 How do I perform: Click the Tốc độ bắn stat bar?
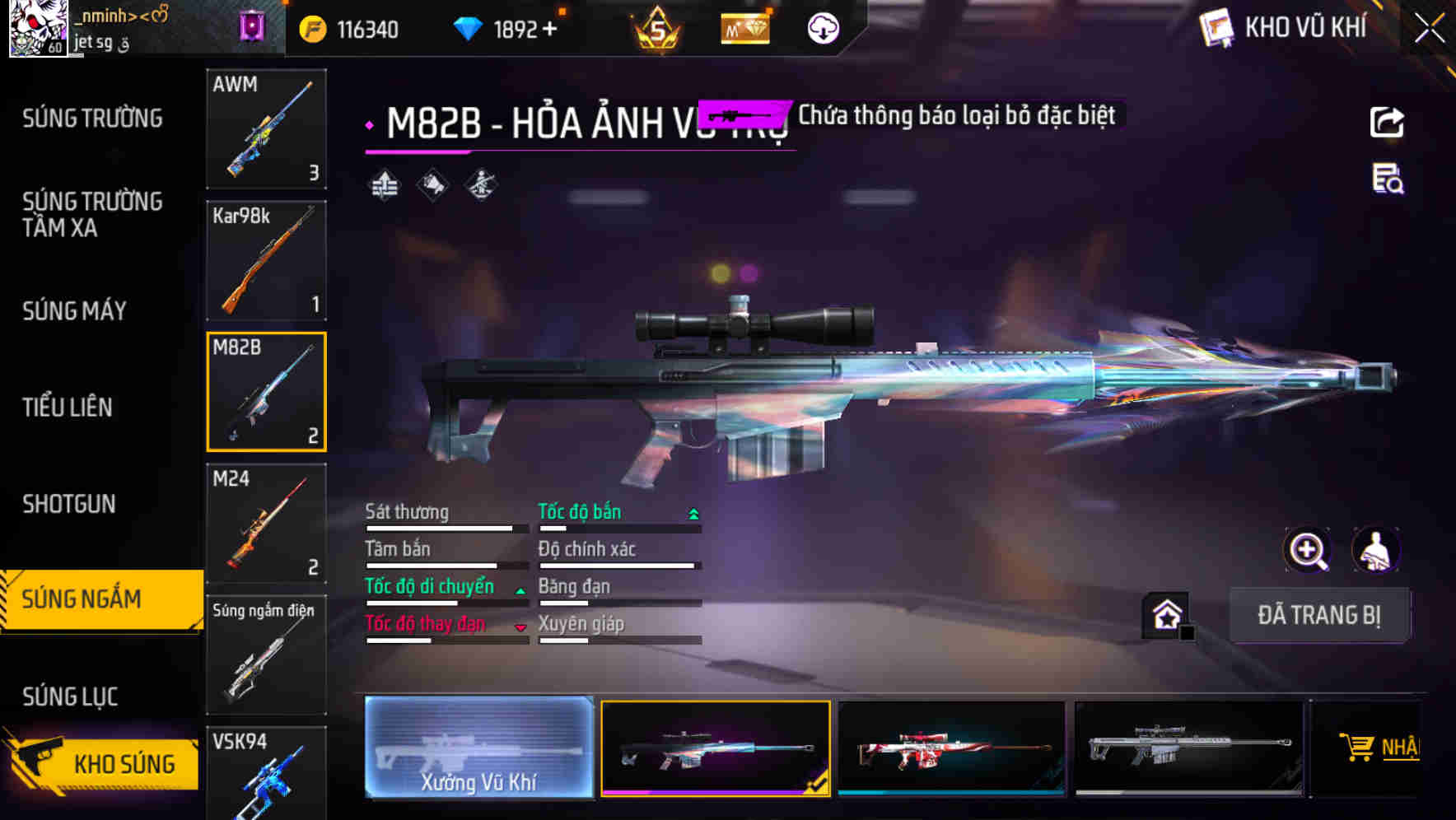pyautogui.click(x=616, y=525)
